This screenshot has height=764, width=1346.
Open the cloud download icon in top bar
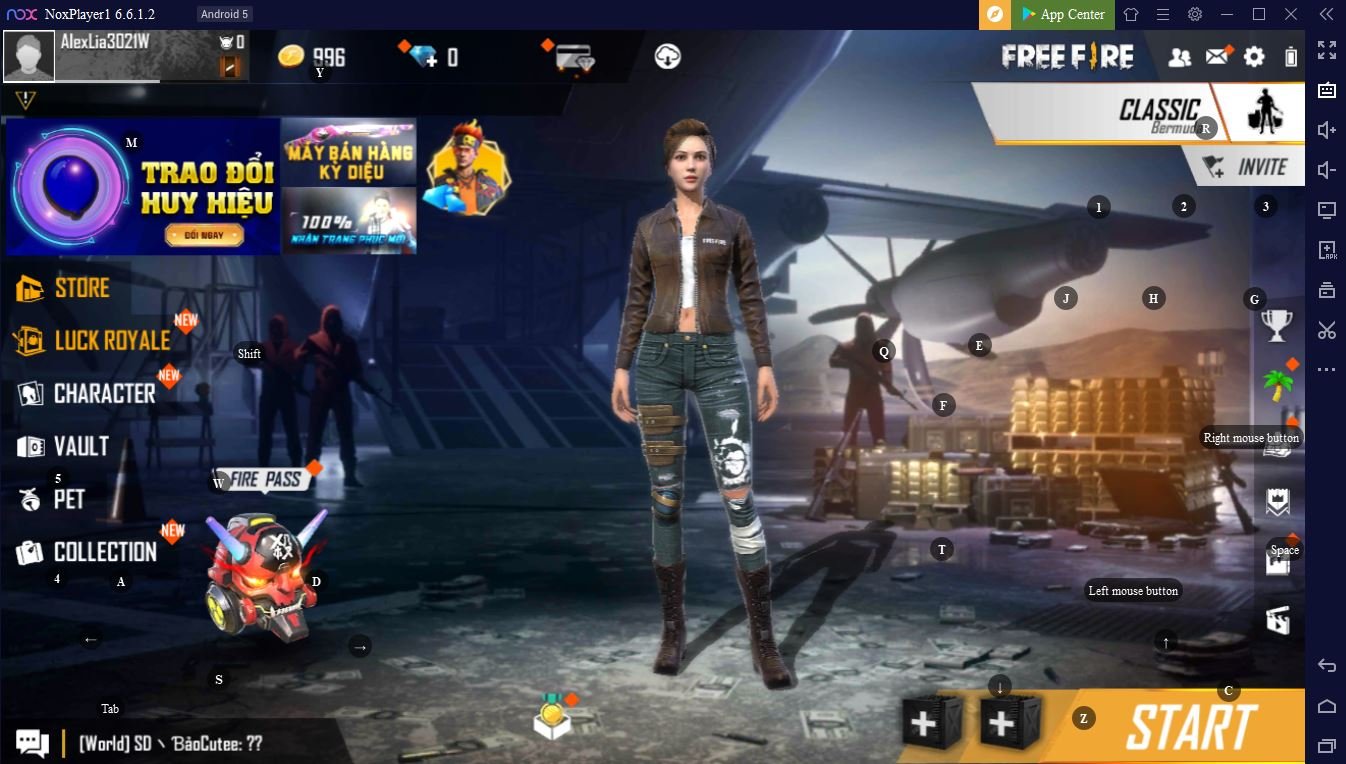pyautogui.click(x=667, y=57)
